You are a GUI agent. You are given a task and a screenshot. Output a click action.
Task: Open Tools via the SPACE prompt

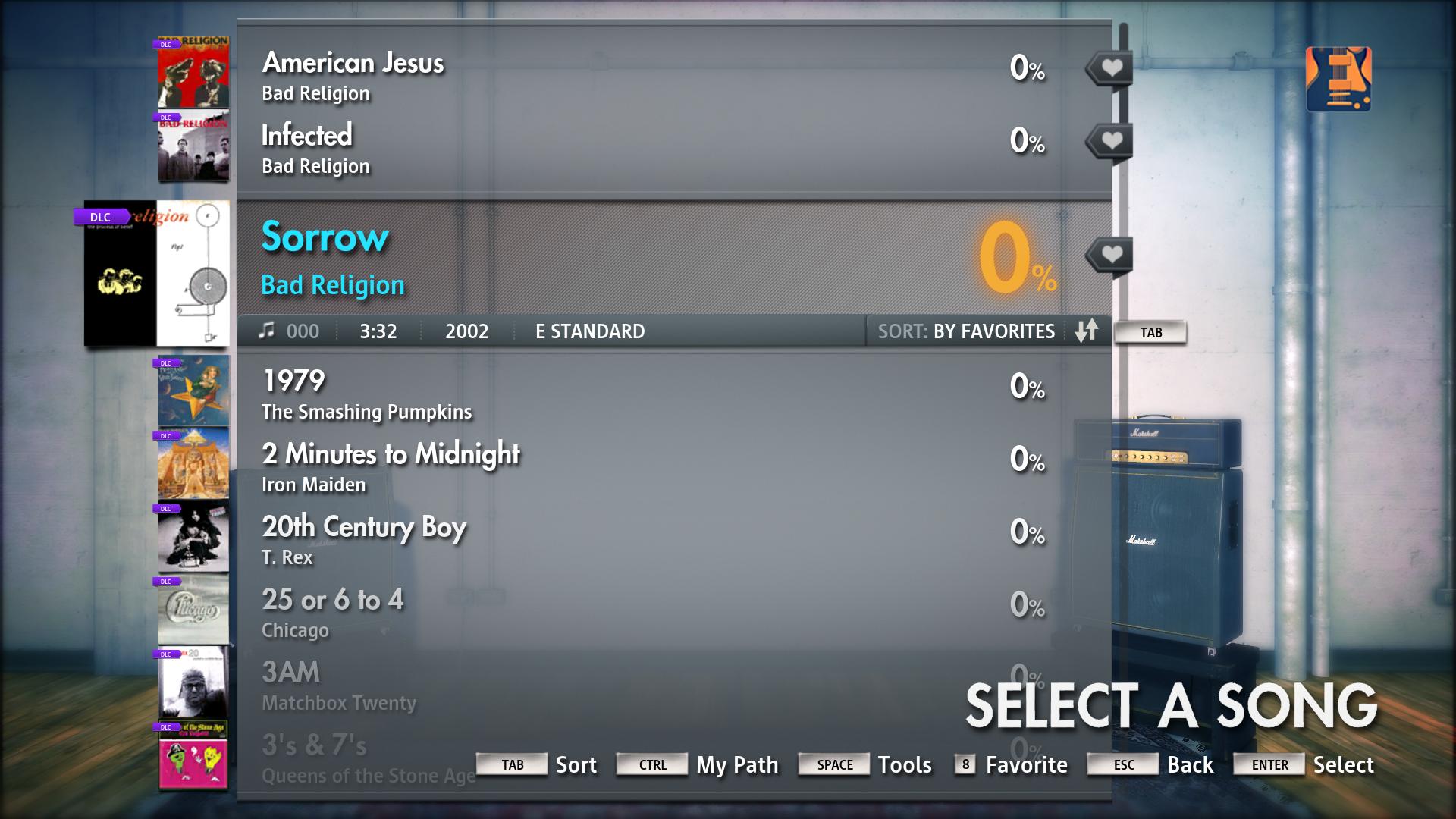833,764
